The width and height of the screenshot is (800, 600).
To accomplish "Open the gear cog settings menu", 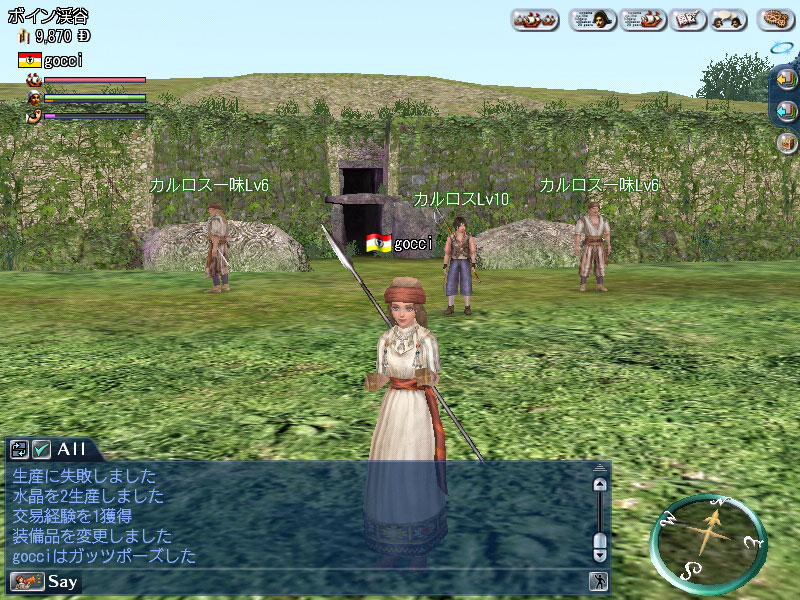I will [775, 19].
